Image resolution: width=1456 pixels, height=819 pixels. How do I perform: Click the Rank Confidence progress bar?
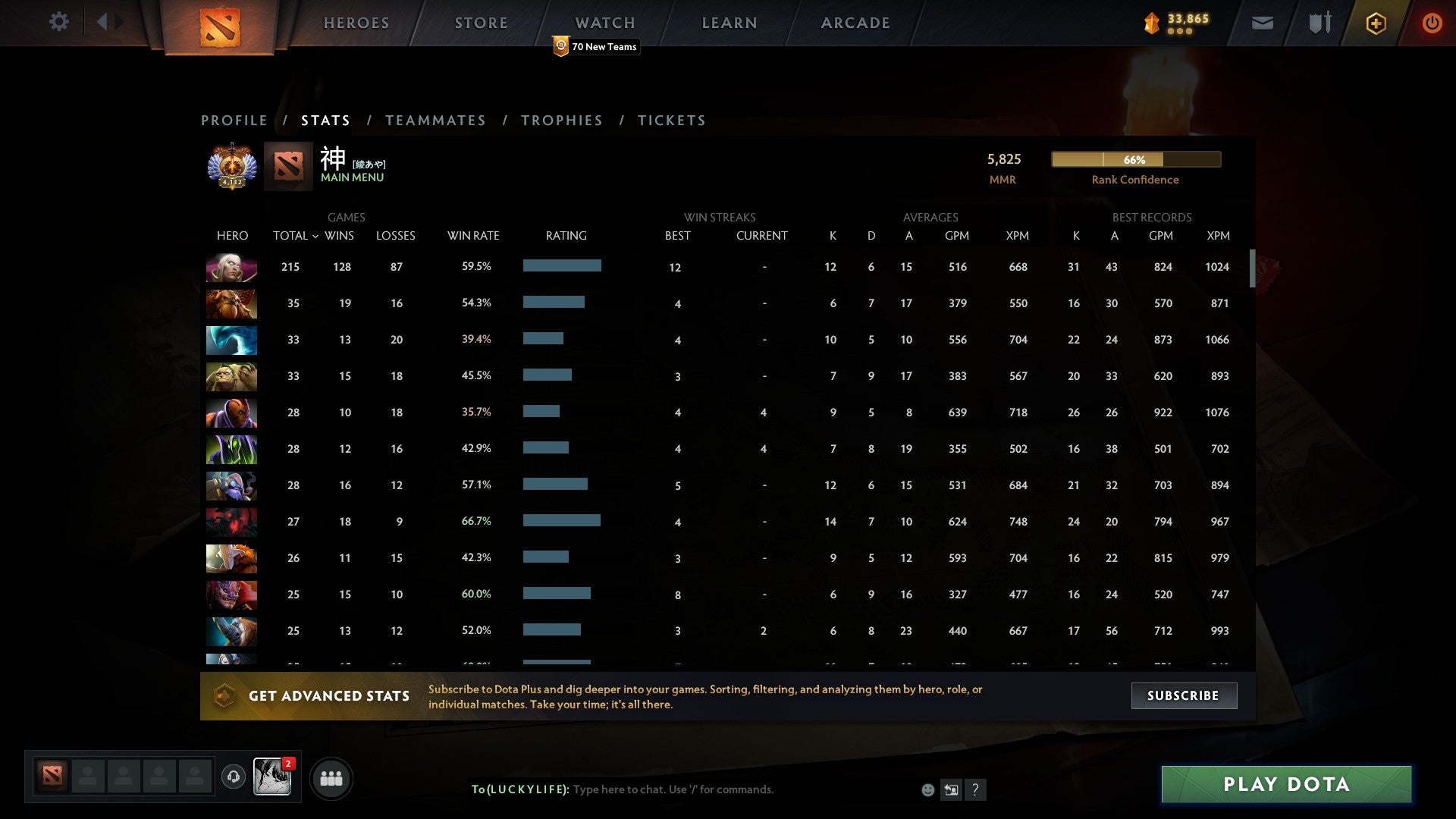[1135, 159]
